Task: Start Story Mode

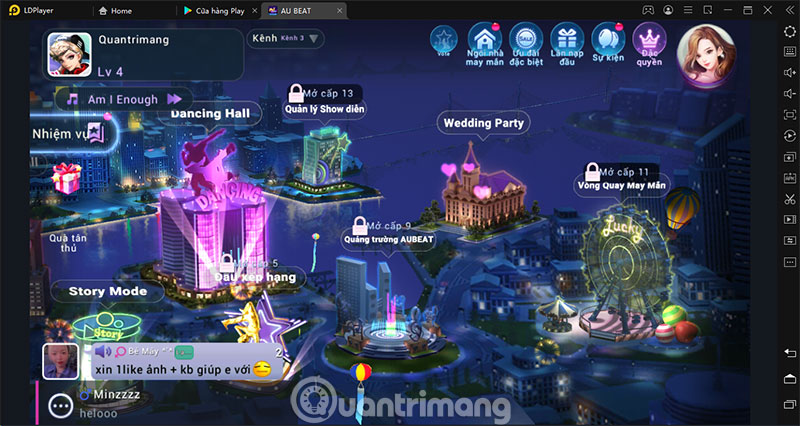Action: click(x=114, y=292)
